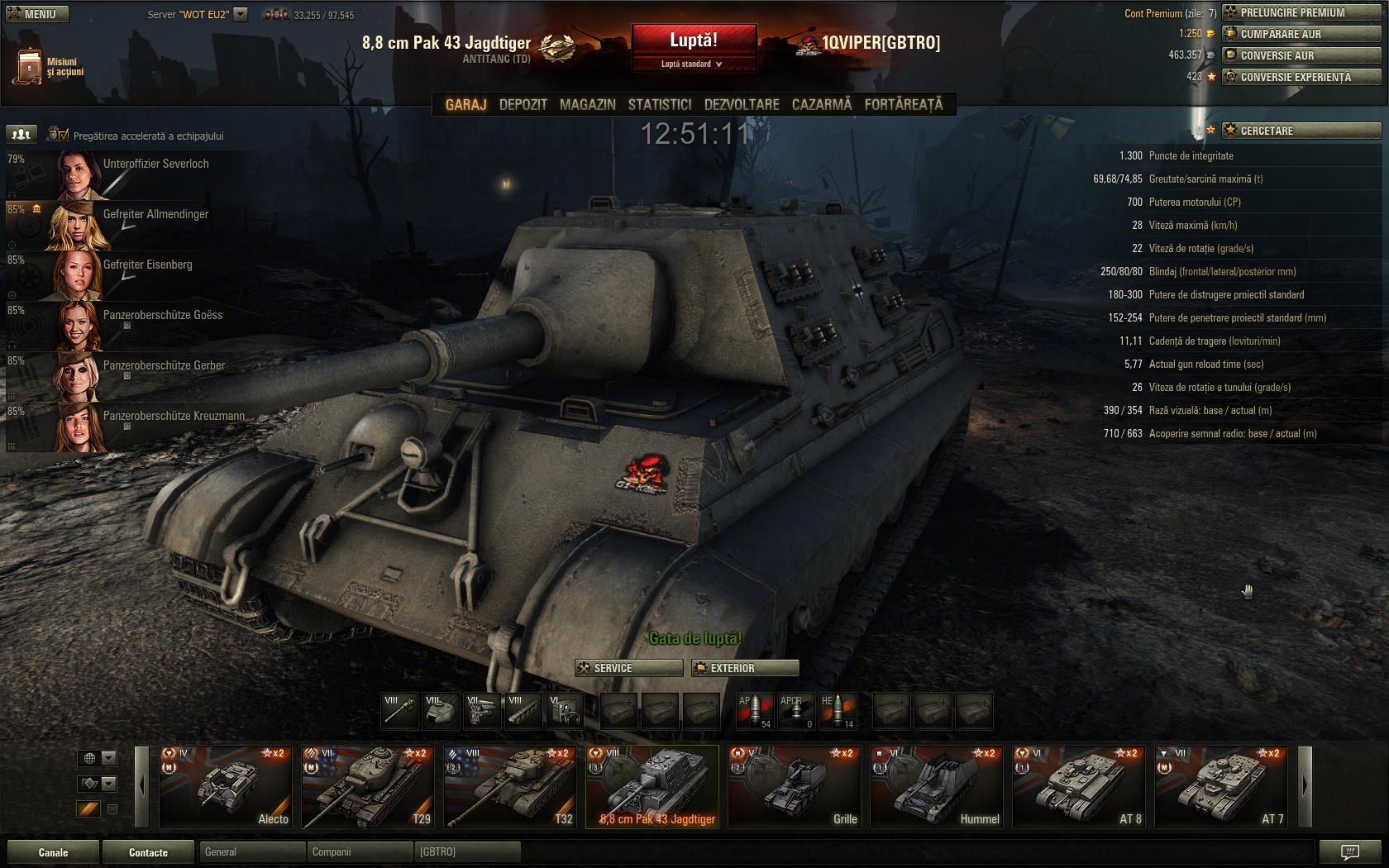Open the EXTERIOR customization button
Screen dimensions: 1389x868
click(745, 668)
